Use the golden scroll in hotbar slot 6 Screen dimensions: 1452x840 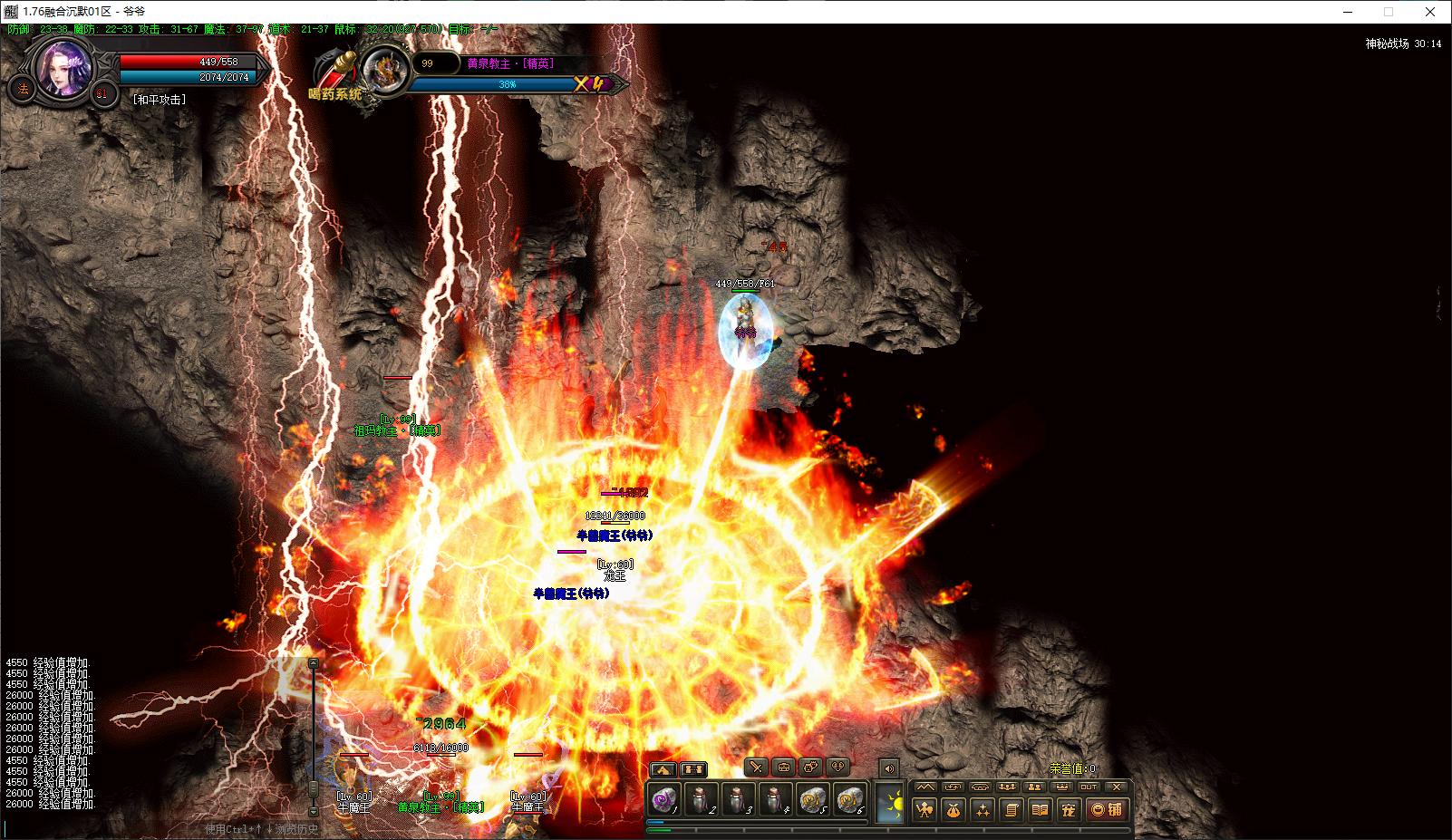coord(849,801)
